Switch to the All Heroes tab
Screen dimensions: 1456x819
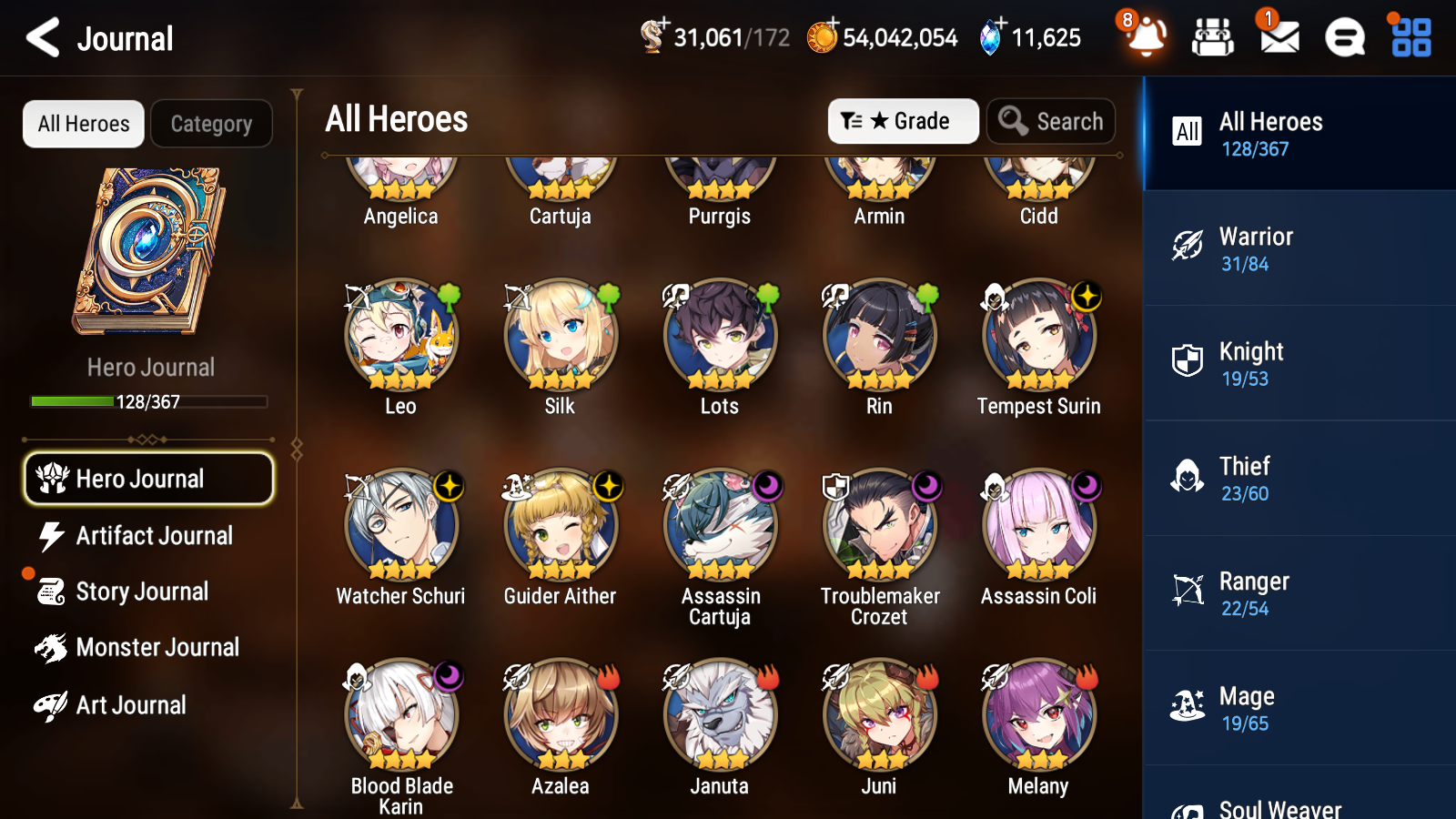[x=83, y=124]
